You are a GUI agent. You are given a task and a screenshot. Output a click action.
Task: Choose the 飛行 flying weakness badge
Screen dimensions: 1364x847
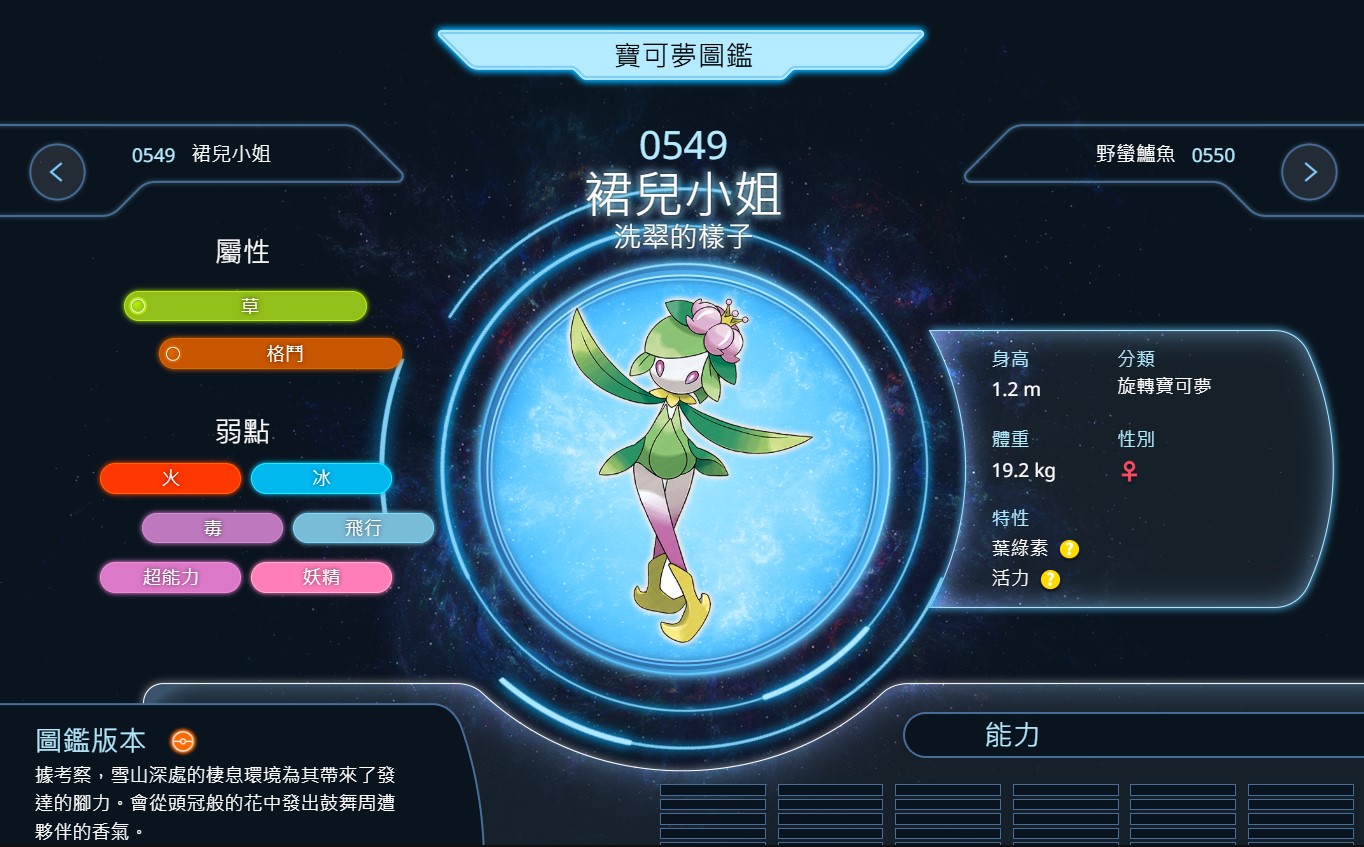tap(363, 528)
